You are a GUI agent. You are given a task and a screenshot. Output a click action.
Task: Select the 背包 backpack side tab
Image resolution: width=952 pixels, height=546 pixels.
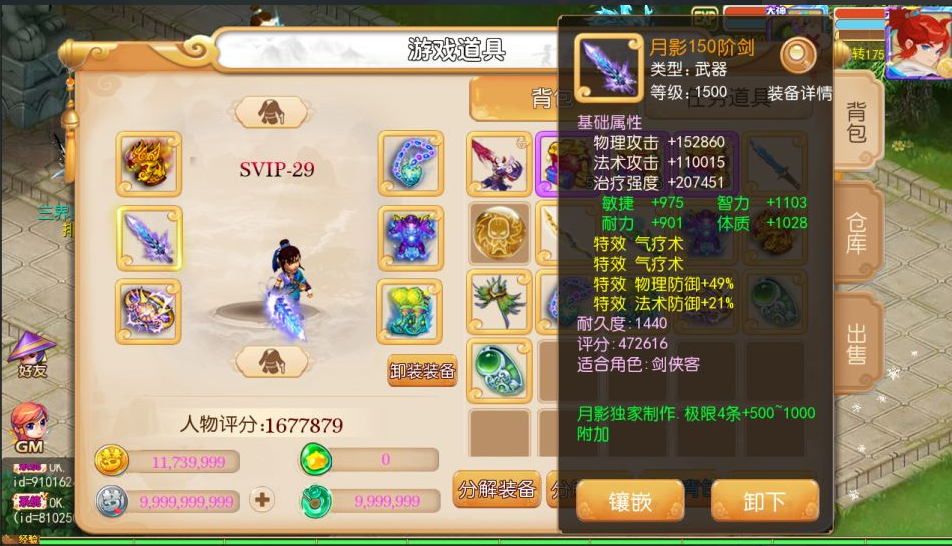click(x=857, y=122)
